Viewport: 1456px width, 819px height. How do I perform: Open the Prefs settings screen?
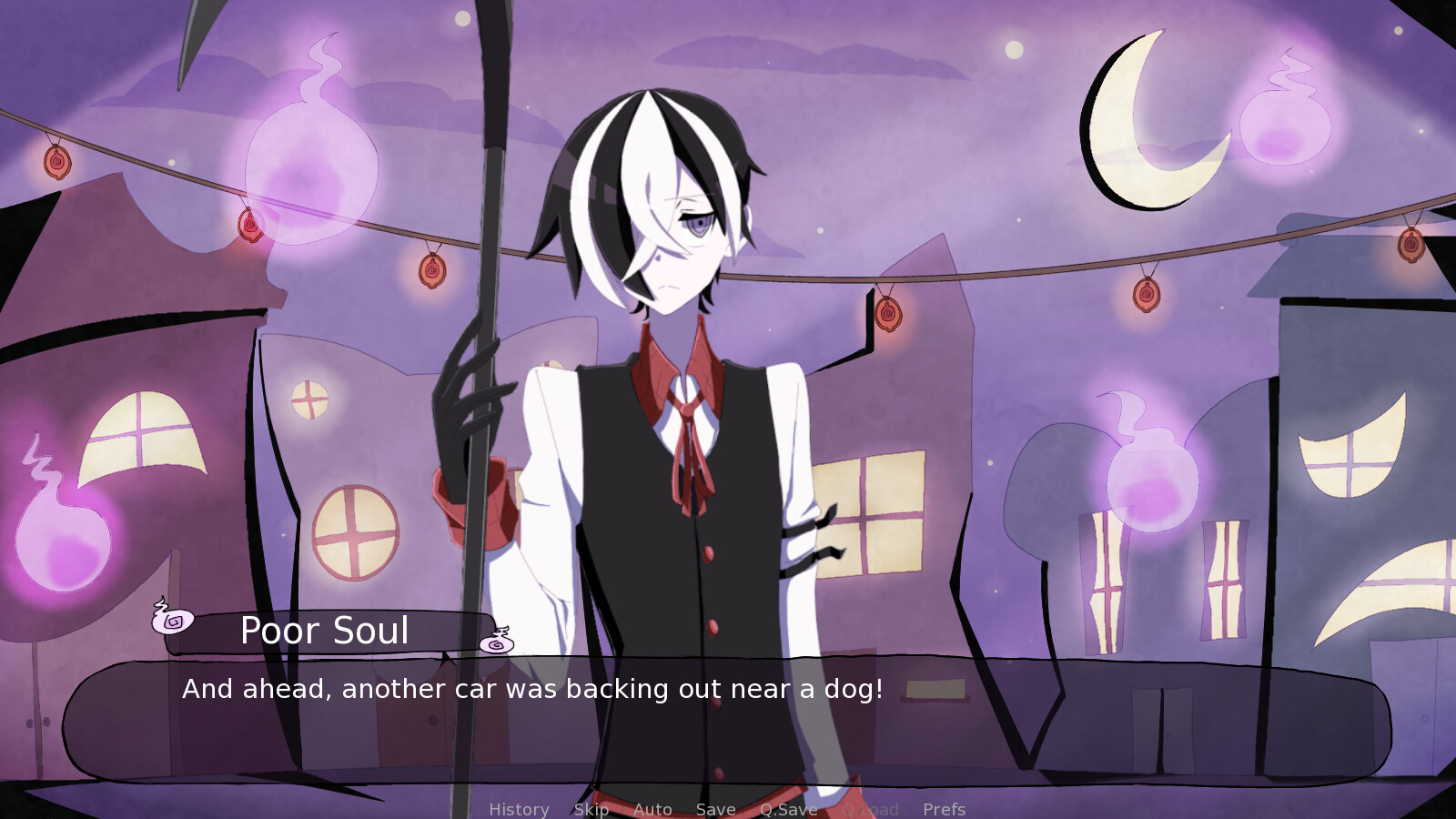945,809
